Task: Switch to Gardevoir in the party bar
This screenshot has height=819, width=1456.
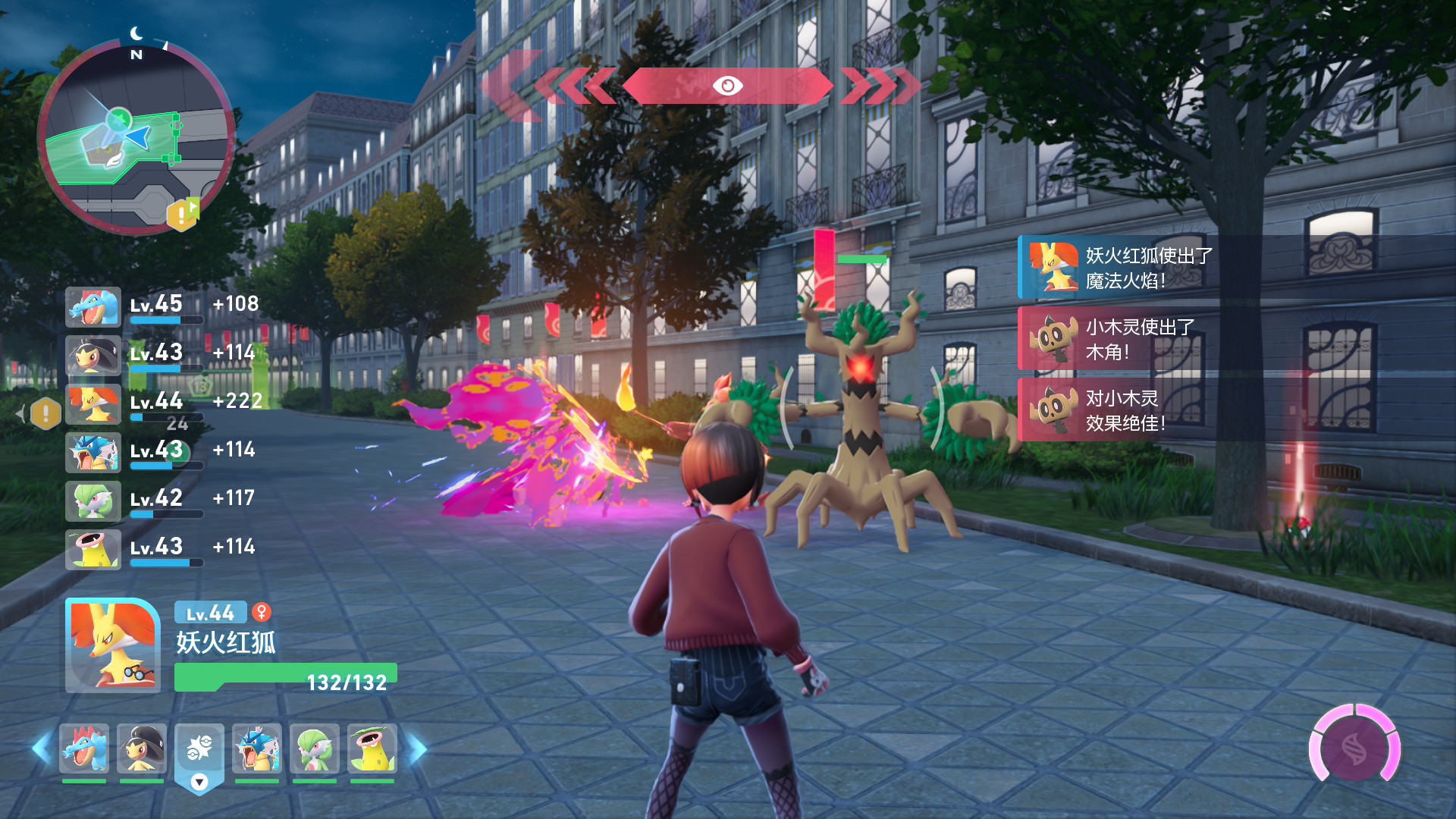Action: 315,748
